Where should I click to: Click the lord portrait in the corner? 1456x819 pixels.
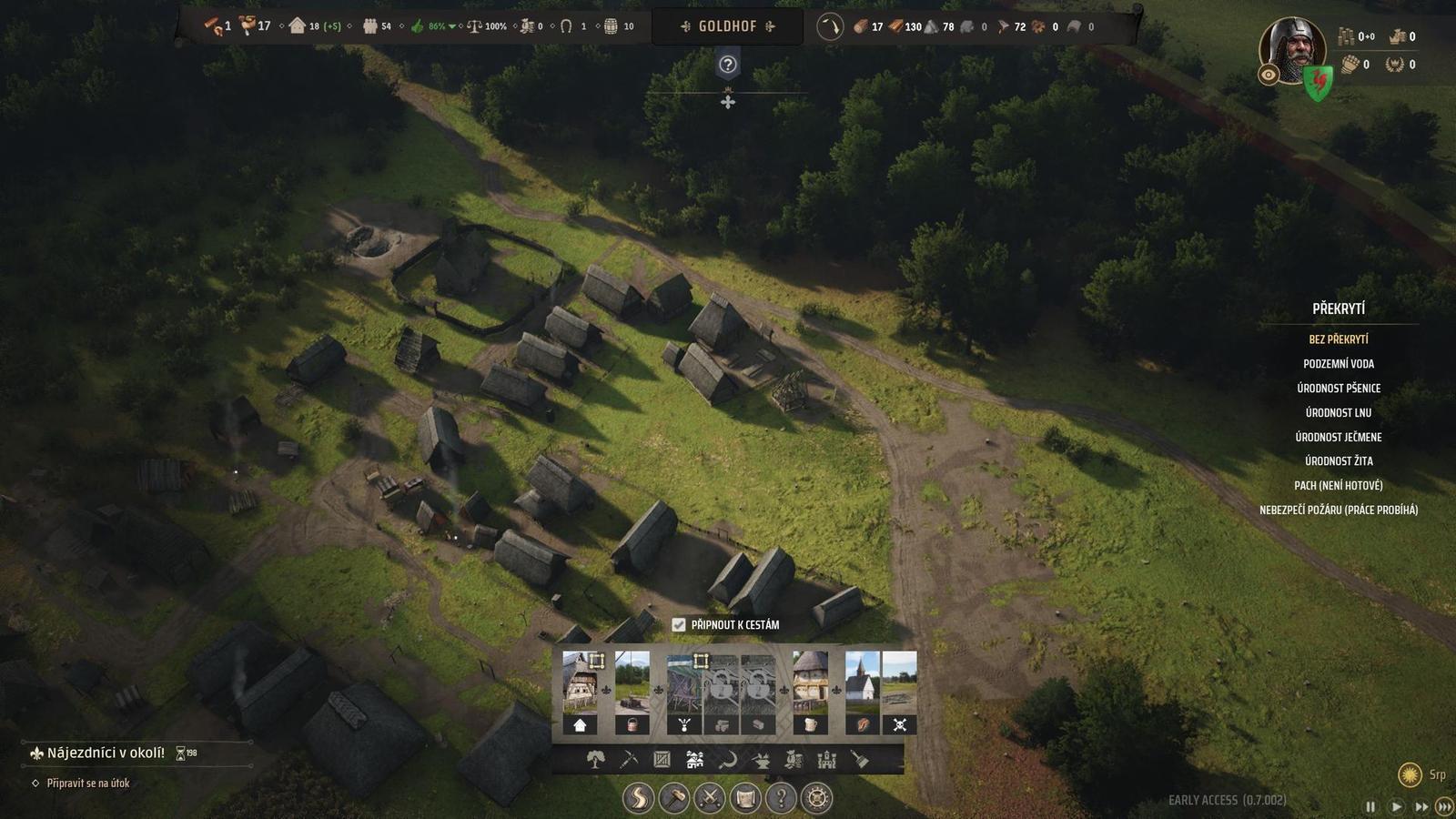point(1290,51)
